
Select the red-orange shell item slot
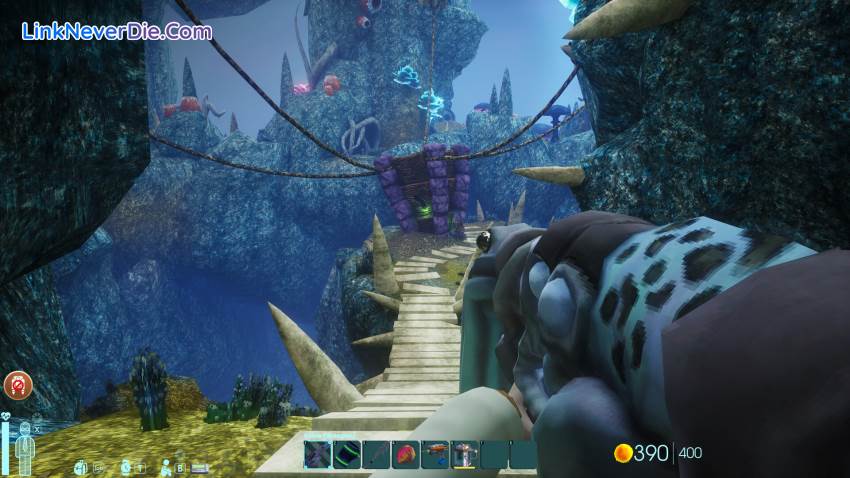pos(405,454)
